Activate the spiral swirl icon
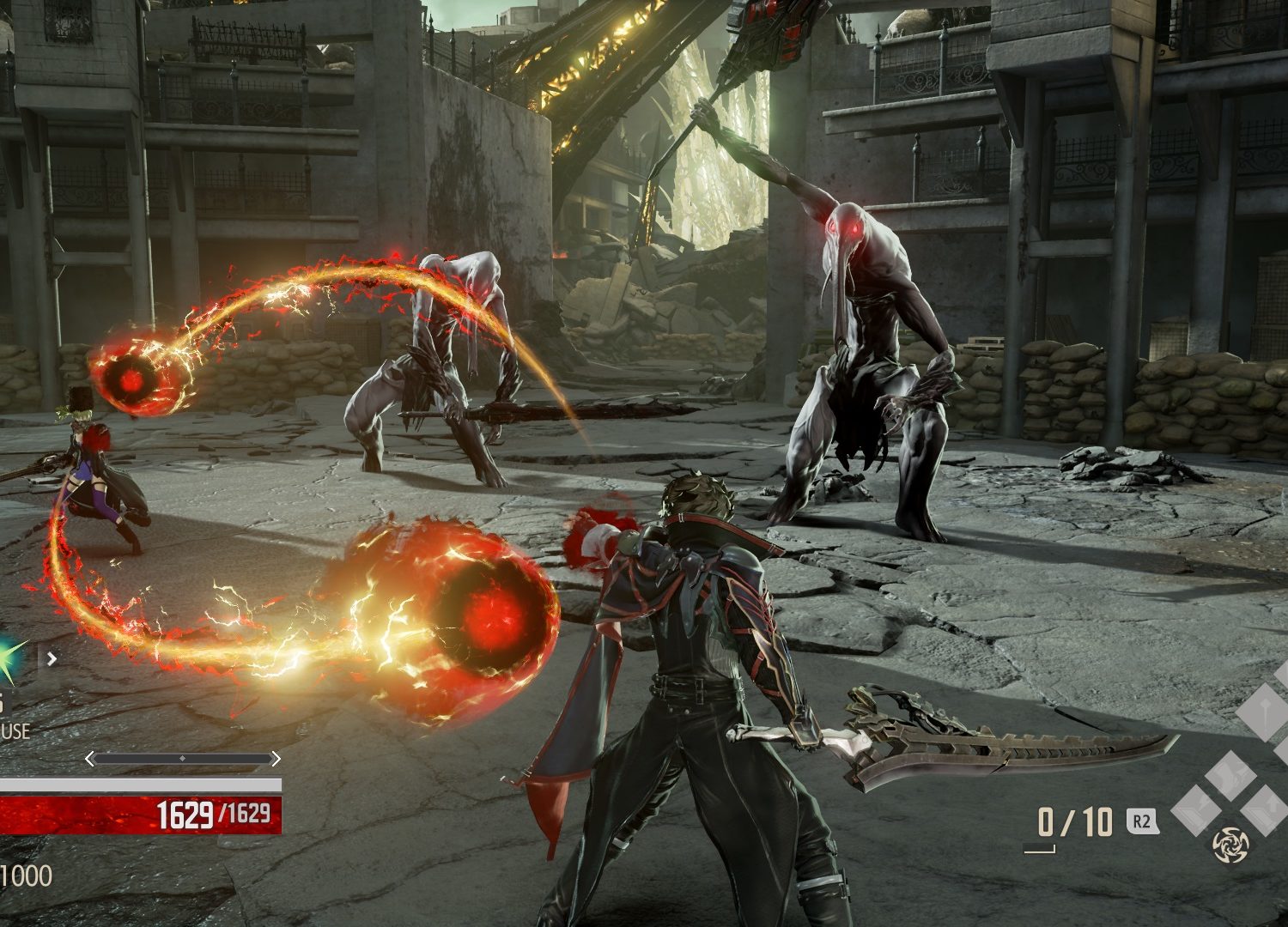The height and width of the screenshot is (927, 1288). coord(1229,845)
